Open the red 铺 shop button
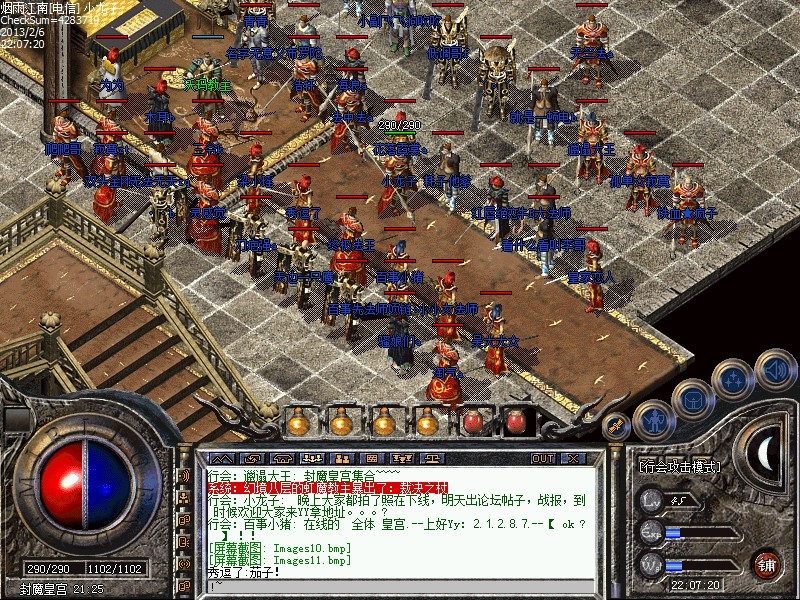800x600 pixels. (x=766, y=563)
